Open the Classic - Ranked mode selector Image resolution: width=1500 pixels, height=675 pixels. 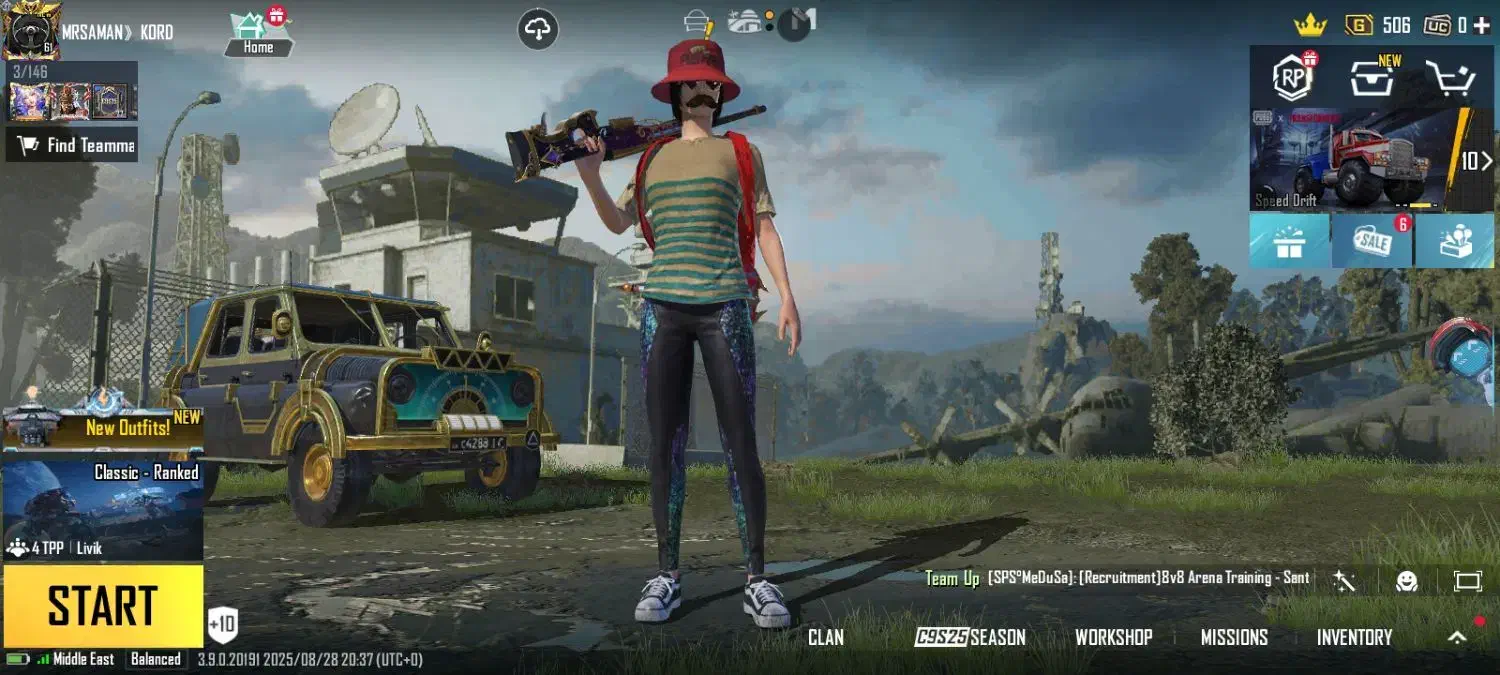tap(103, 510)
